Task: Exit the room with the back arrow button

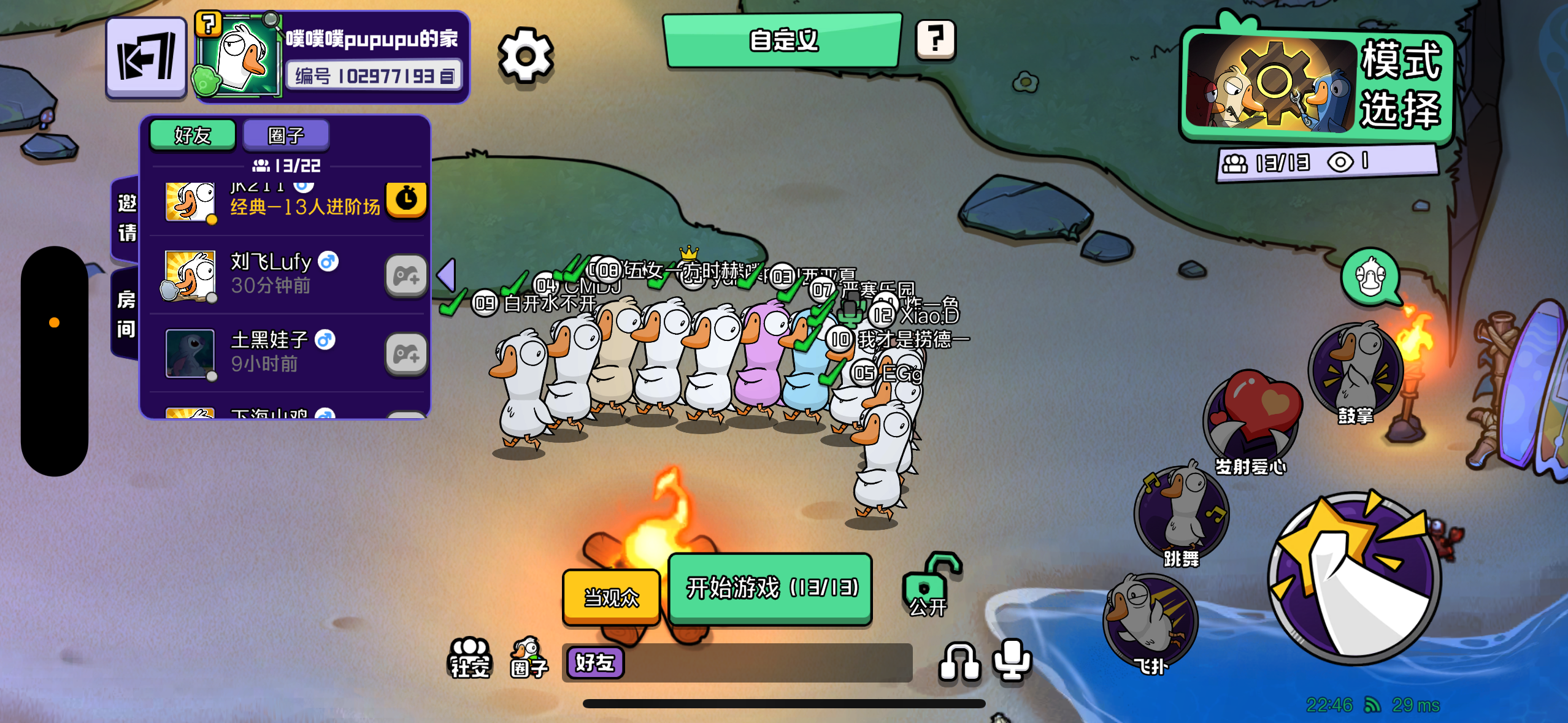Action: pyautogui.click(x=146, y=58)
